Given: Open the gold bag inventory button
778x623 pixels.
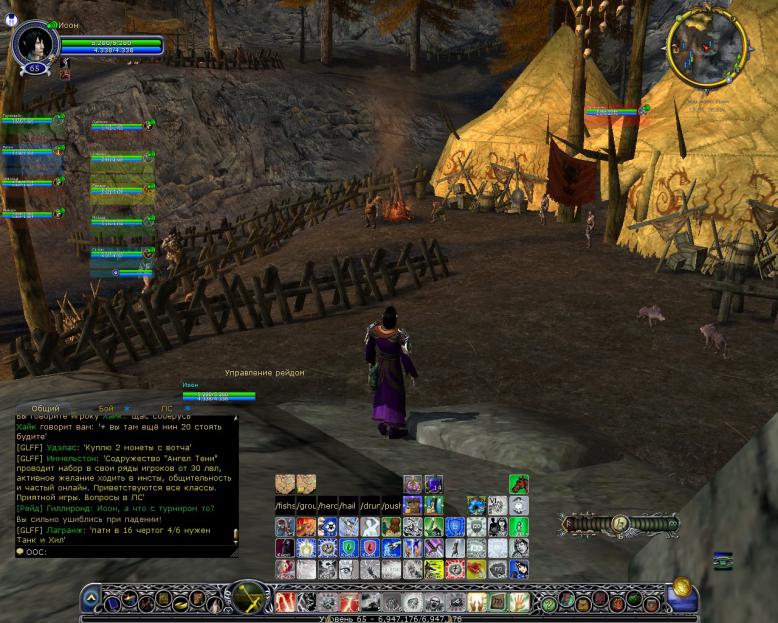Looking at the screenshot, I should tap(682, 590).
